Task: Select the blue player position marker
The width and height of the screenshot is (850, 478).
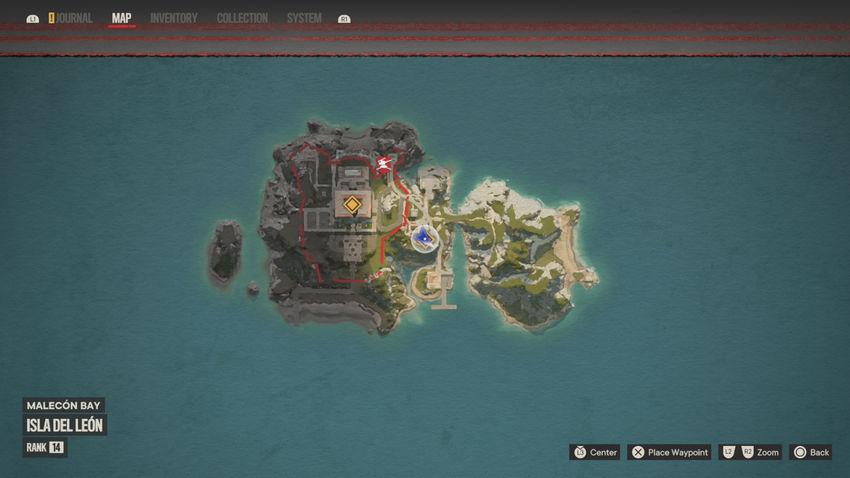Action: [x=425, y=237]
